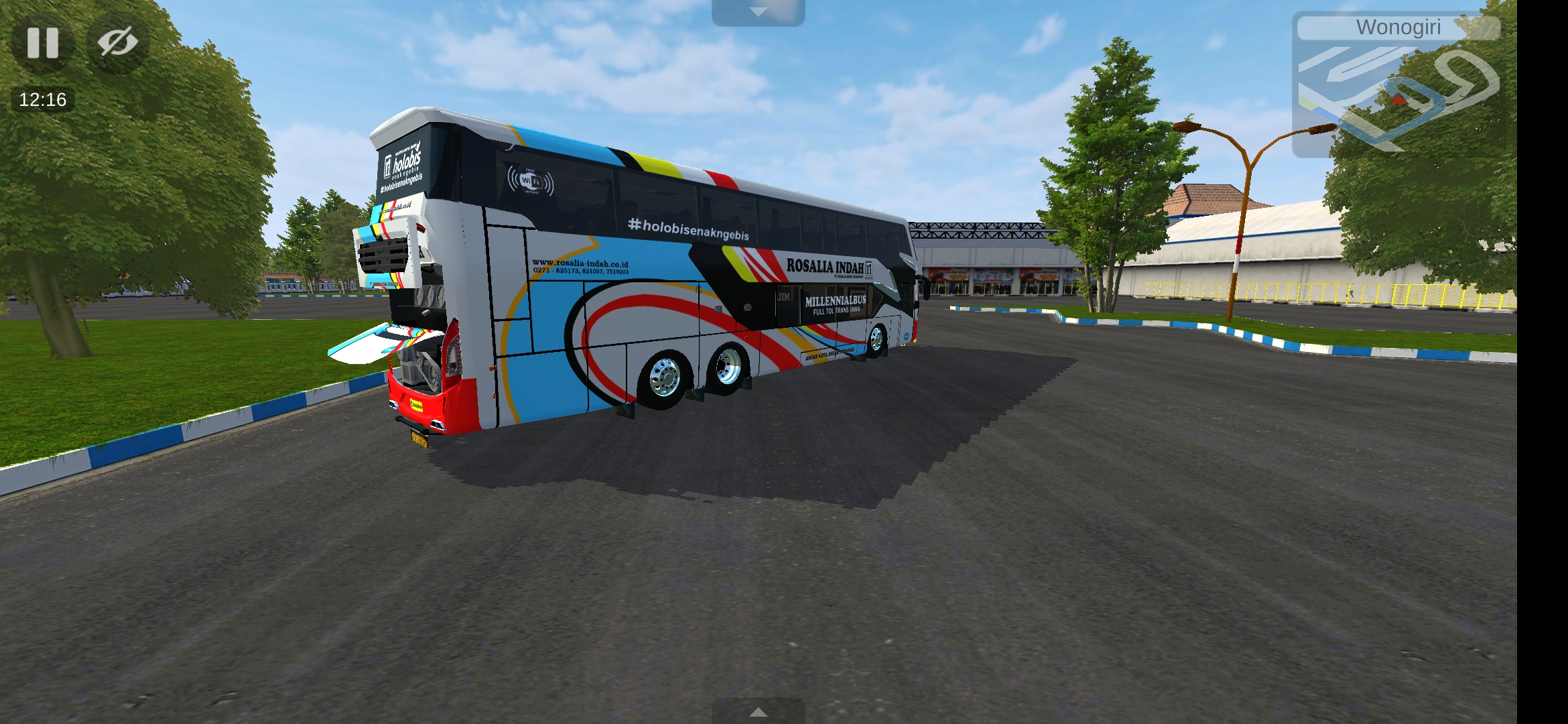Image resolution: width=1568 pixels, height=724 pixels.
Task: Click the minimap thumbnail view
Action: click(x=1400, y=101)
